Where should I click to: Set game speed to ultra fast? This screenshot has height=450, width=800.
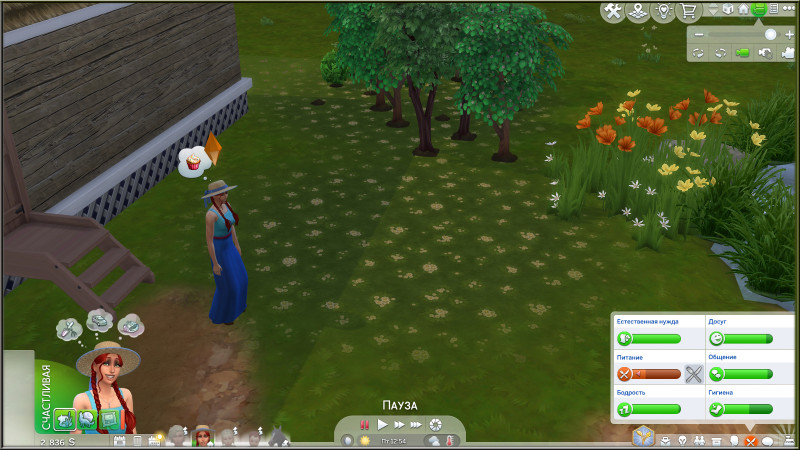417,425
